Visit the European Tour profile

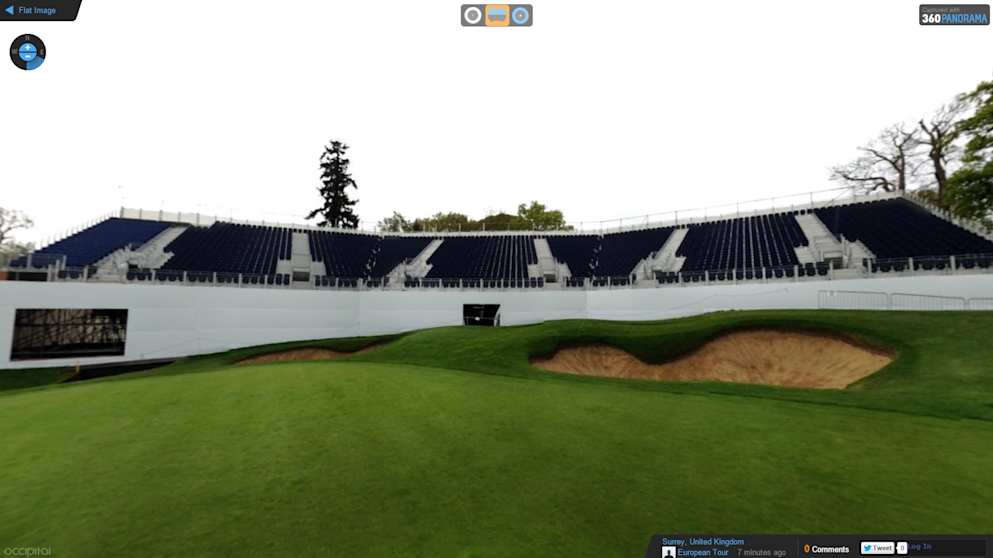click(703, 552)
